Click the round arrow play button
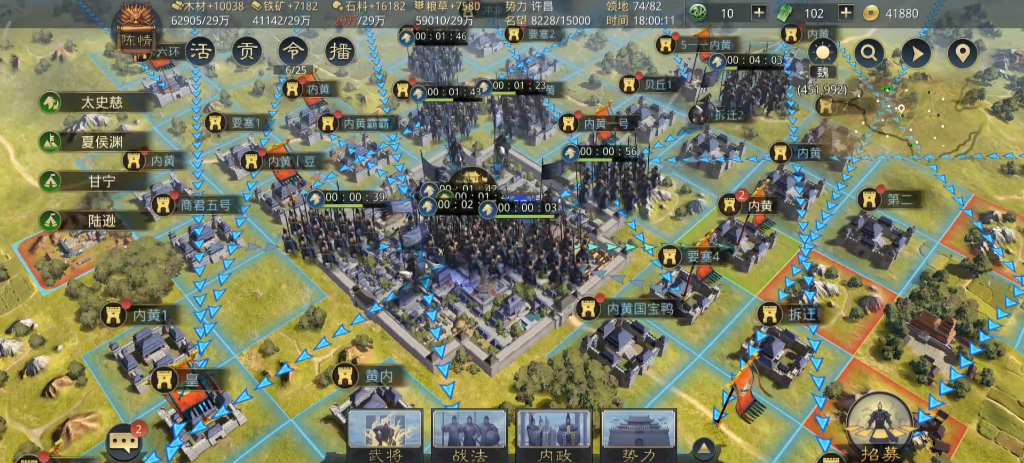This screenshot has width=1024, height=463. [x=915, y=53]
